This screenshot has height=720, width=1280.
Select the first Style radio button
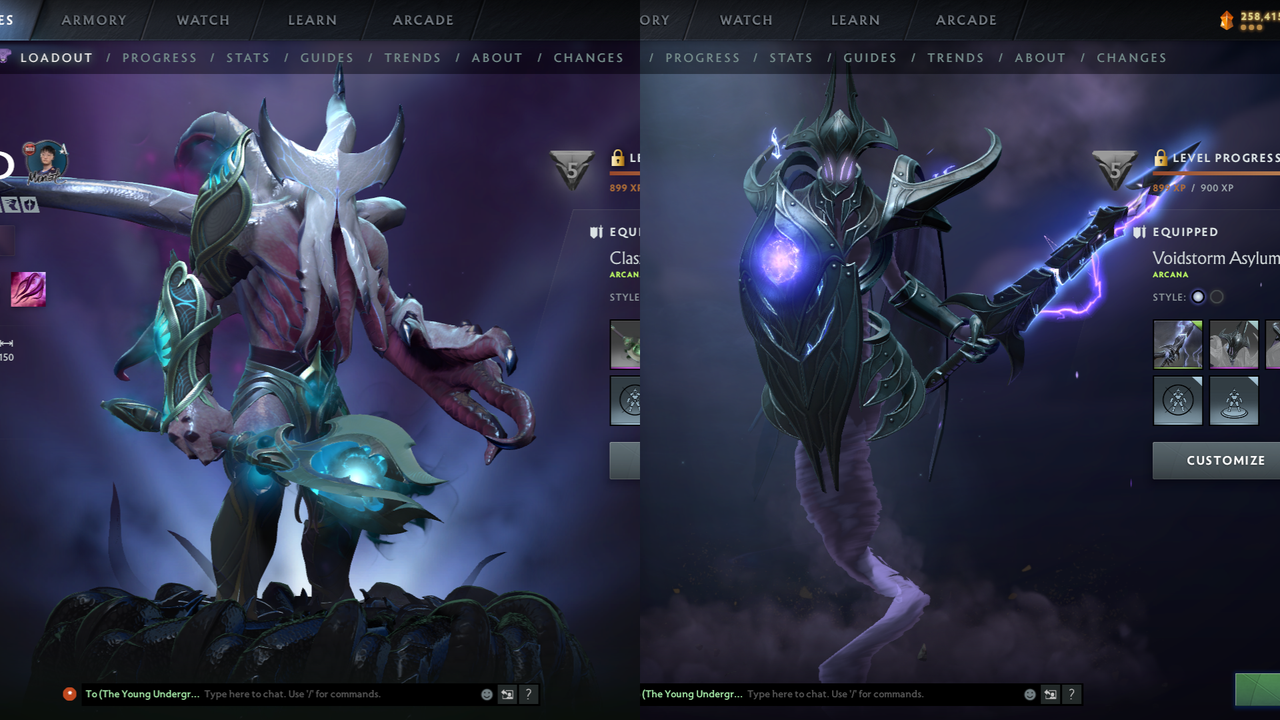click(1197, 297)
